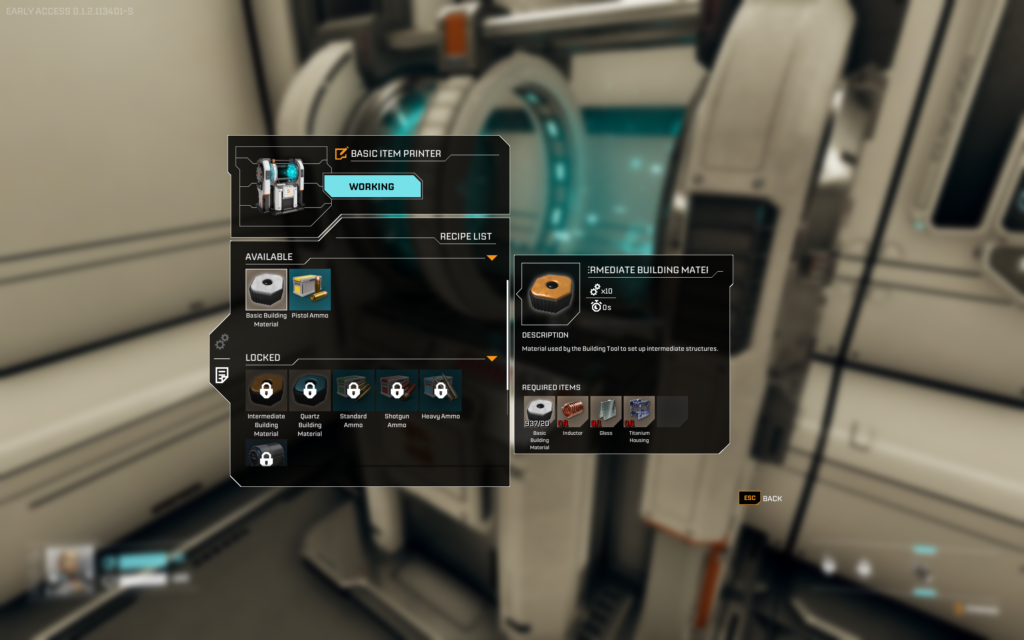Select the locked Heavy Ammo recipe
Viewport: 1024px width, 640px height.
441,390
